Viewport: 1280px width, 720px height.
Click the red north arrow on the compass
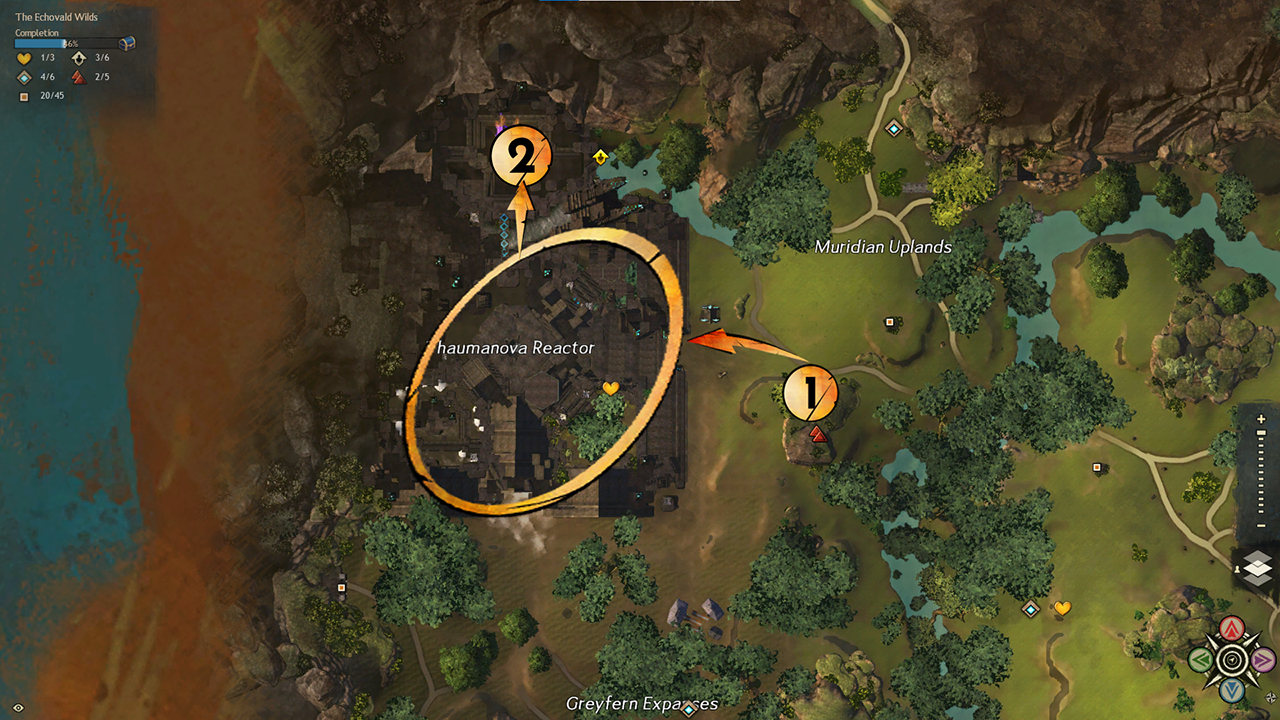point(1231,627)
